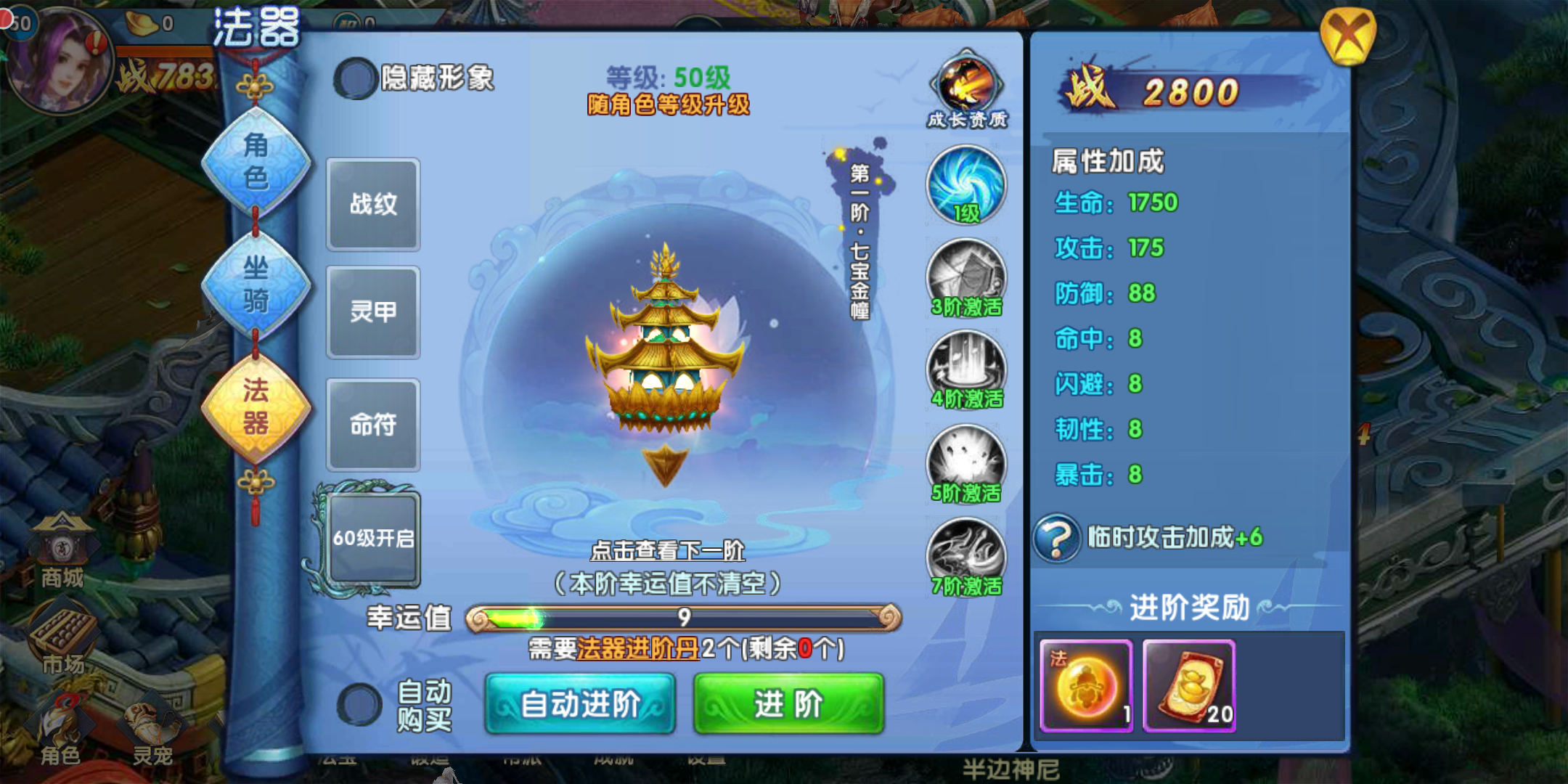Follow the 点击查看下一阶 link
The image size is (1568, 784).
[x=667, y=551]
